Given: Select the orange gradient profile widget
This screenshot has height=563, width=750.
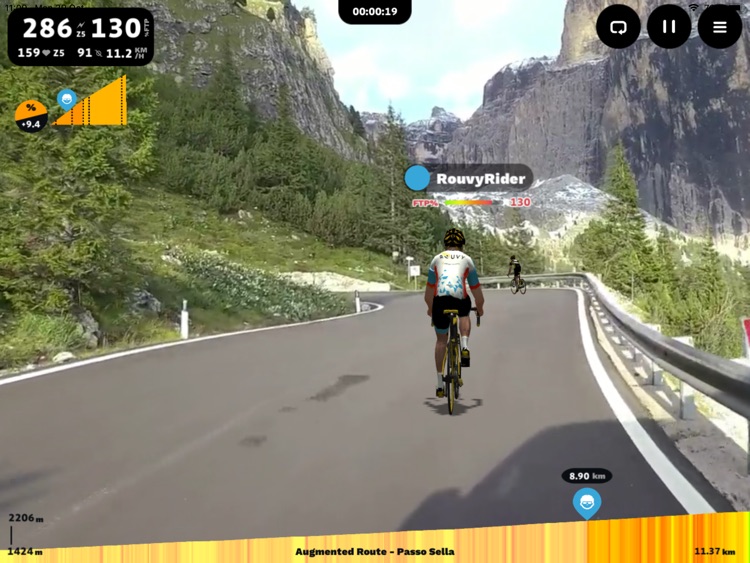Looking at the screenshot, I should click(x=91, y=104).
